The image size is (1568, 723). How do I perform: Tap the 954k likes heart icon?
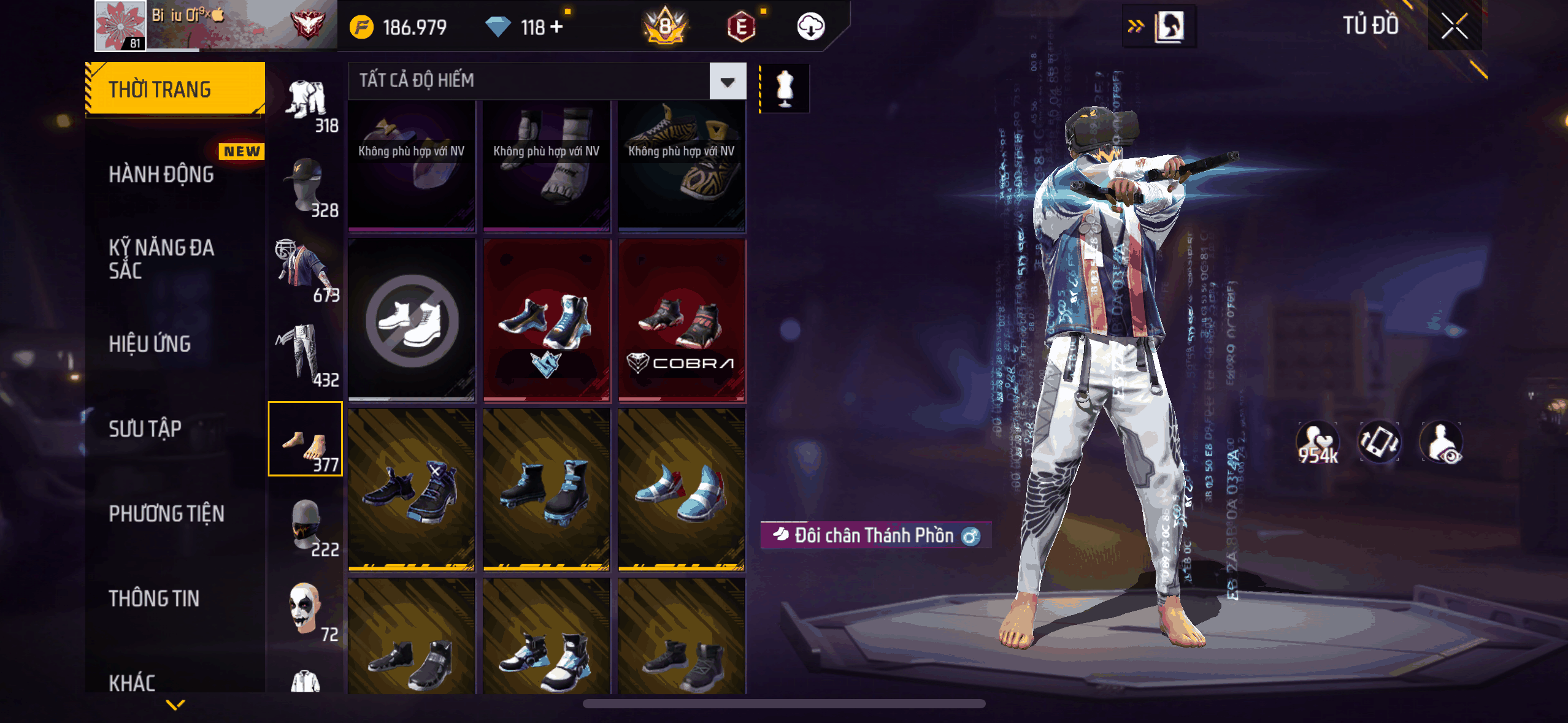tap(1317, 442)
